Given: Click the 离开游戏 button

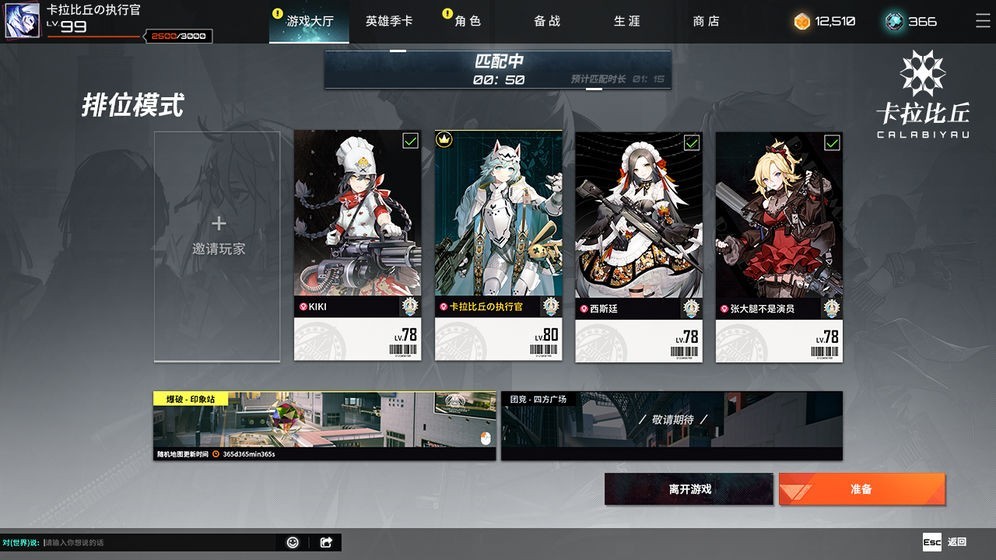Looking at the screenshot, I should [x=689, y=489].
